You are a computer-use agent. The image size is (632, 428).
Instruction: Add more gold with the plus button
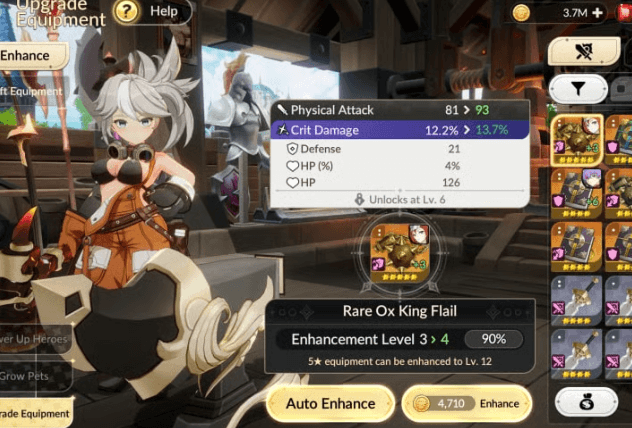598,13
